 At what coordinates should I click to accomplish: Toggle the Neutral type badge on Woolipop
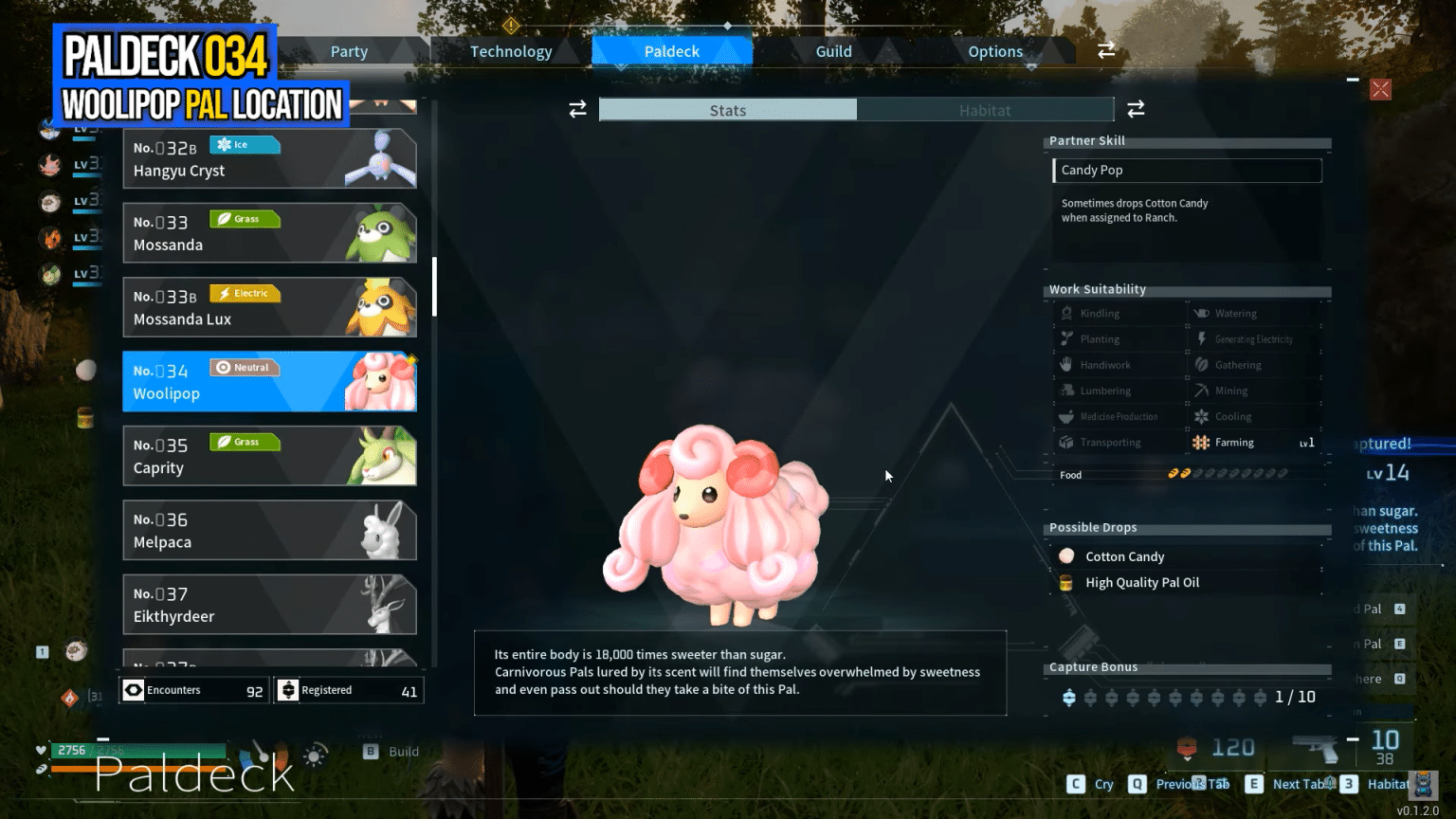pyautogui.click(x=245, y=367)
